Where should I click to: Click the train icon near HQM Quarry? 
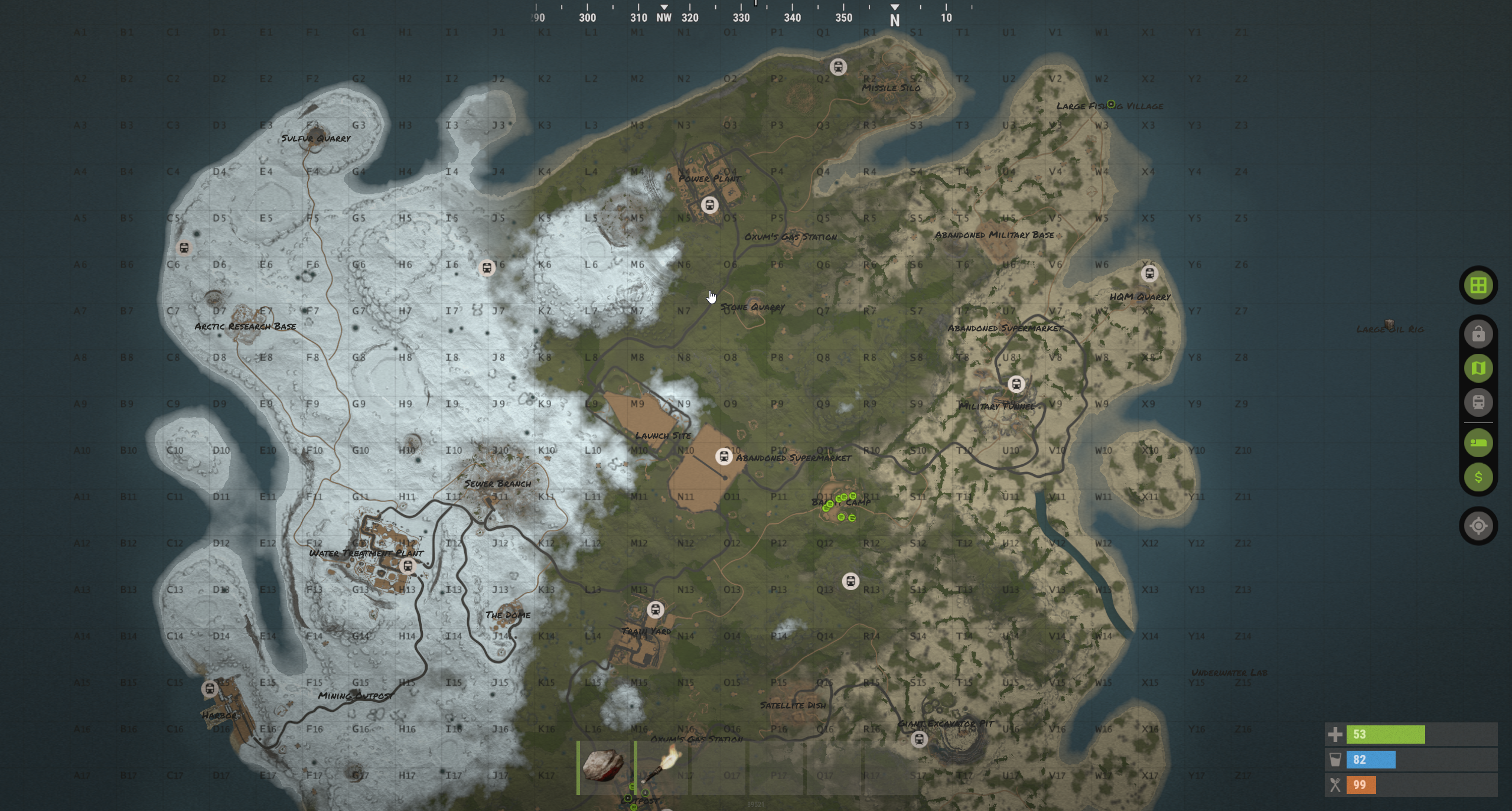coord(1149,273)
